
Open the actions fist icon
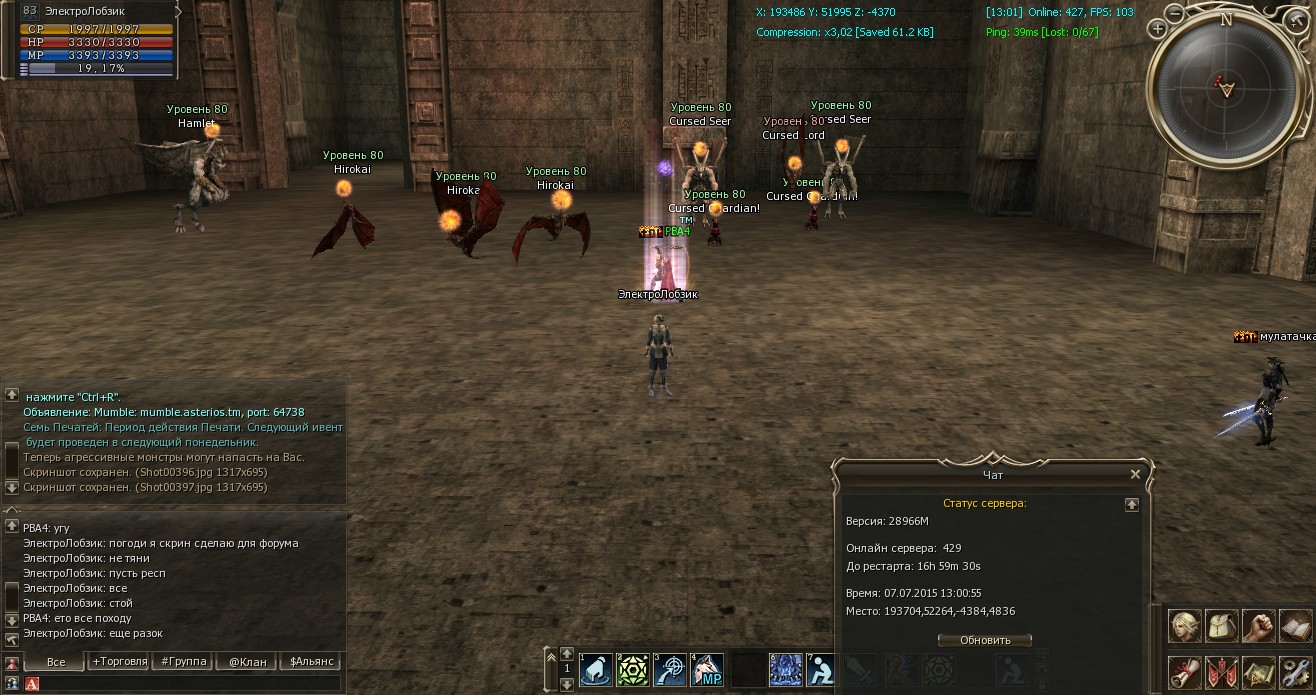point(1259,627)
